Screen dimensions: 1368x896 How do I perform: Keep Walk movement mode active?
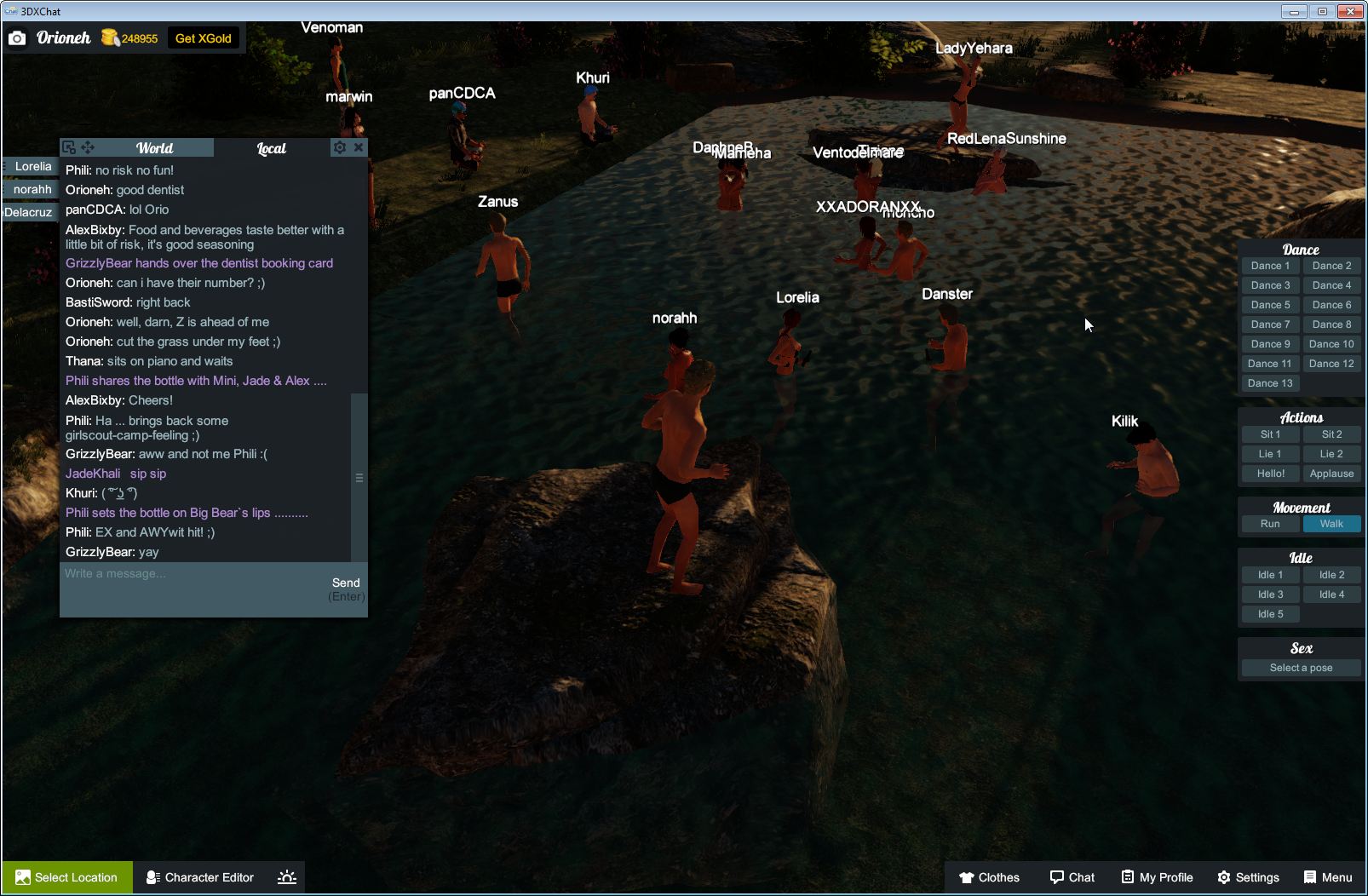coord(1331,524)
